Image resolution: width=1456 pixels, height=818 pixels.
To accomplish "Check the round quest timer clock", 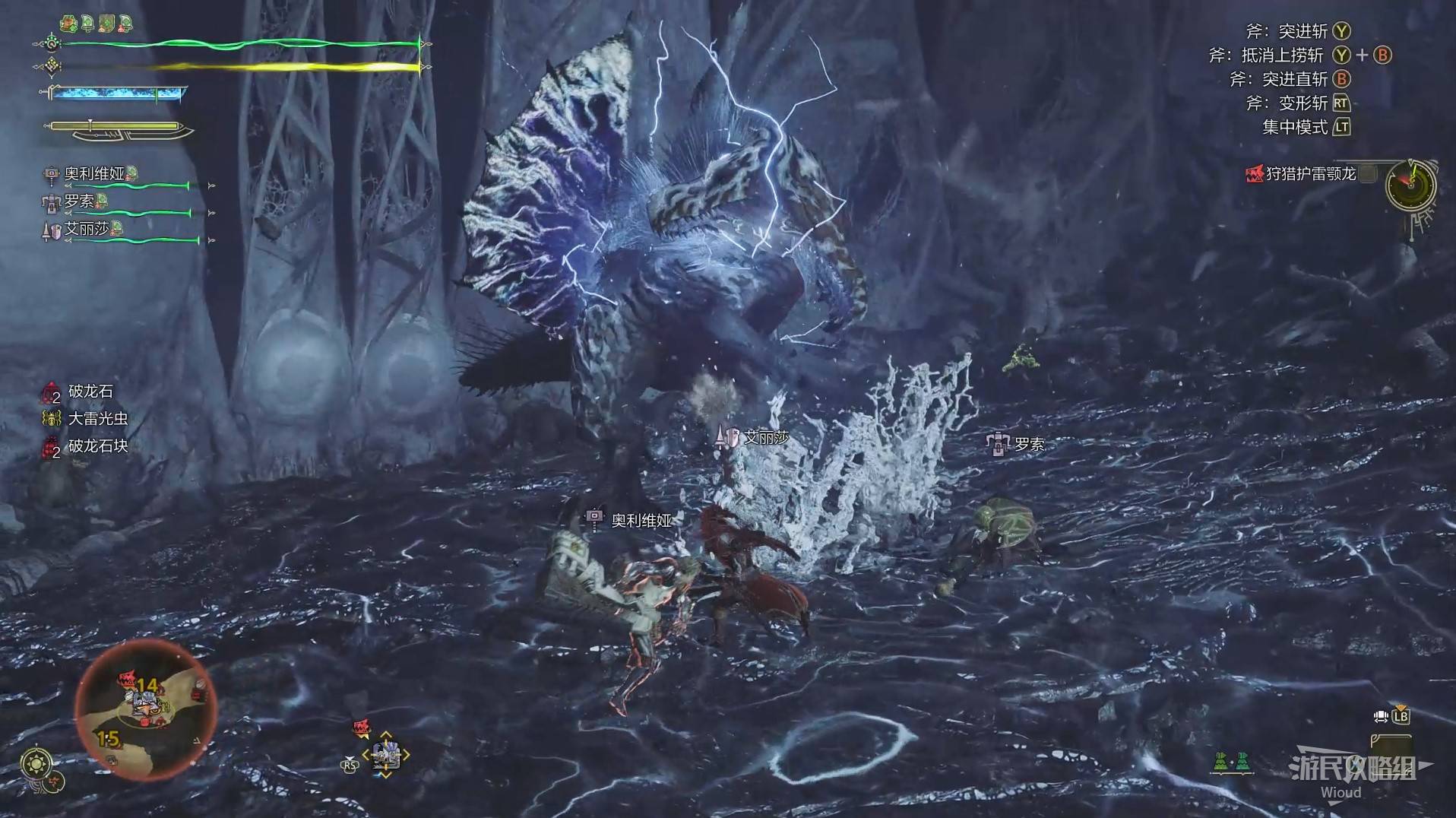I will coord(1410,185).
